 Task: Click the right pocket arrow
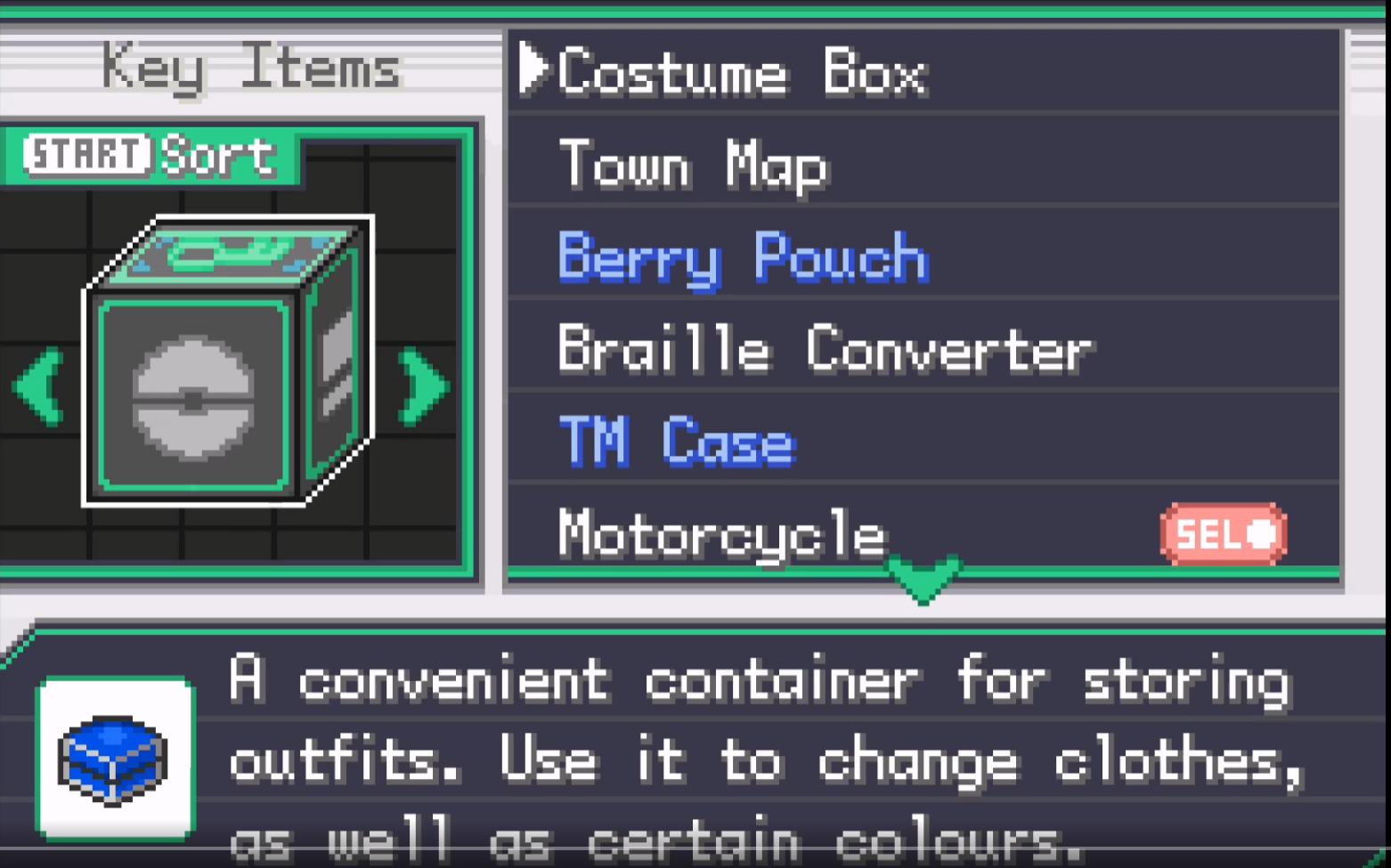[x=421, y=385]
